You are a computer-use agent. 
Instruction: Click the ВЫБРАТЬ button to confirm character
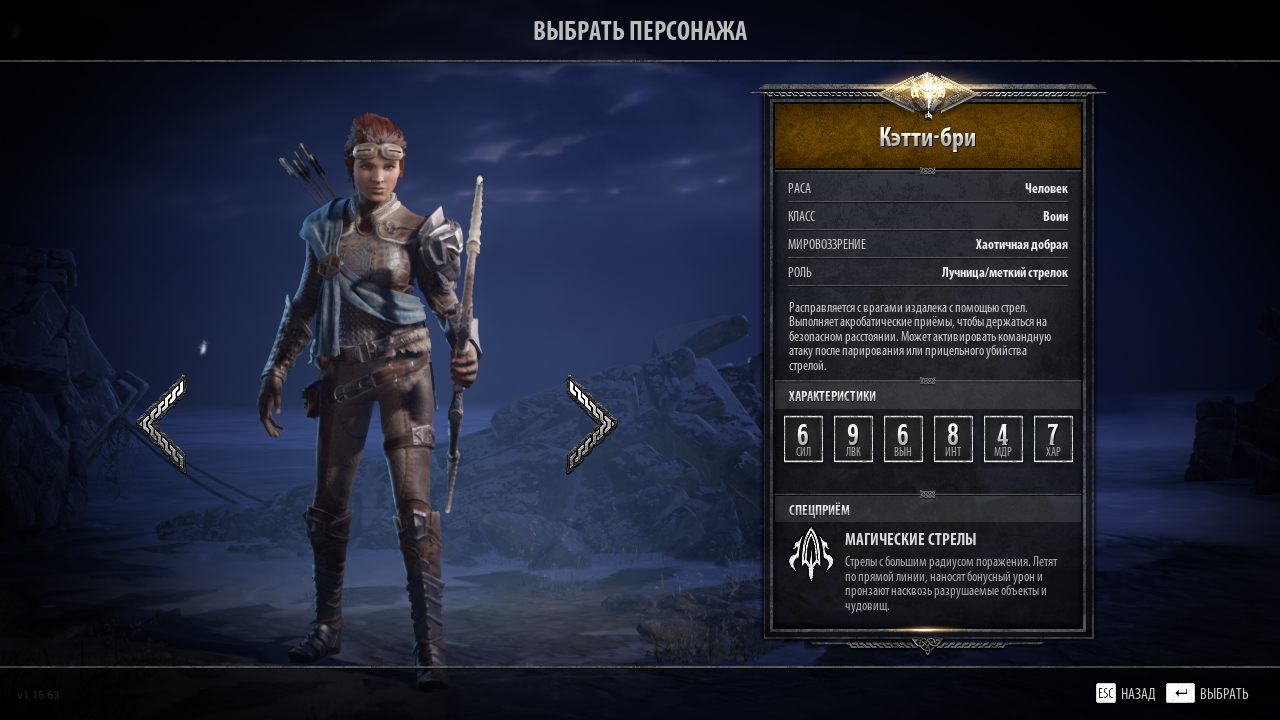pyautogui.click(x=1208, y=694)
